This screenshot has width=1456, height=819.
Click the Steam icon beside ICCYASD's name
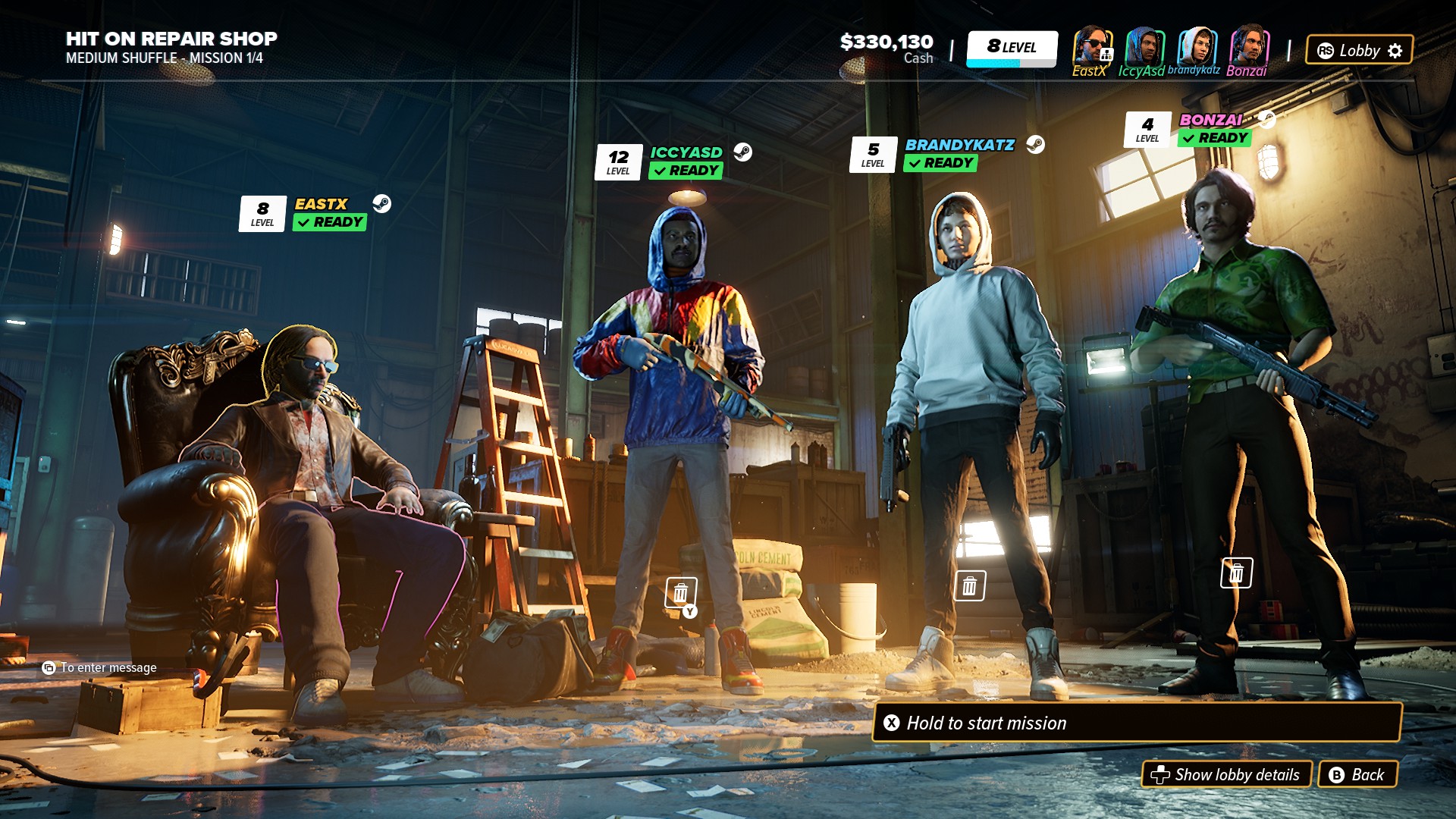click(x=744, y=152)
